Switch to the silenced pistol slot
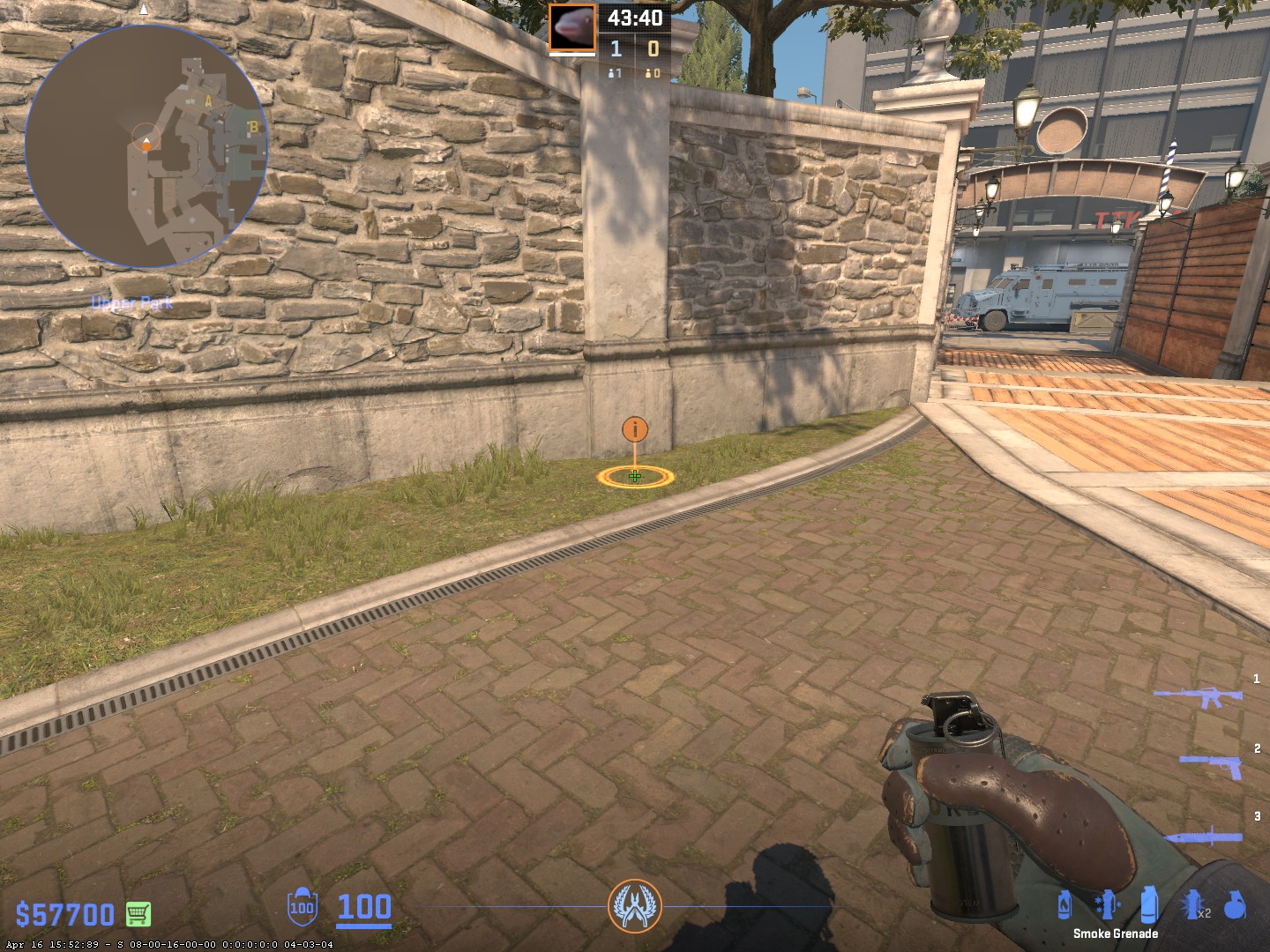The height and width of the screenshot is (952, 1270). click(x=1212, y=764)
